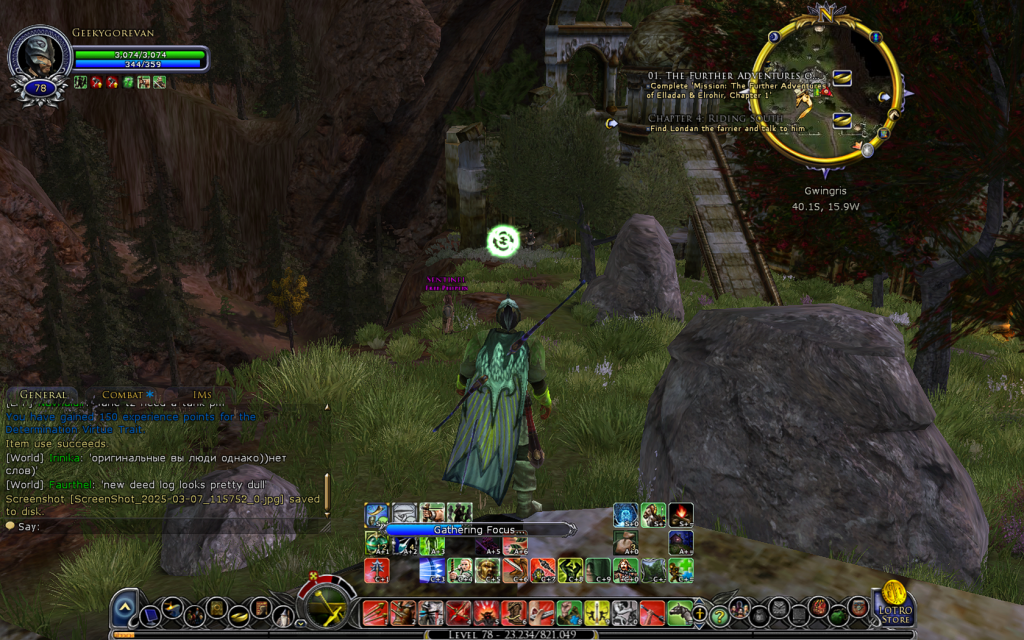The height and width of the screenshot is (640, 1024).
Task: Activate the blue swirling portal skill
Action: 626,514
